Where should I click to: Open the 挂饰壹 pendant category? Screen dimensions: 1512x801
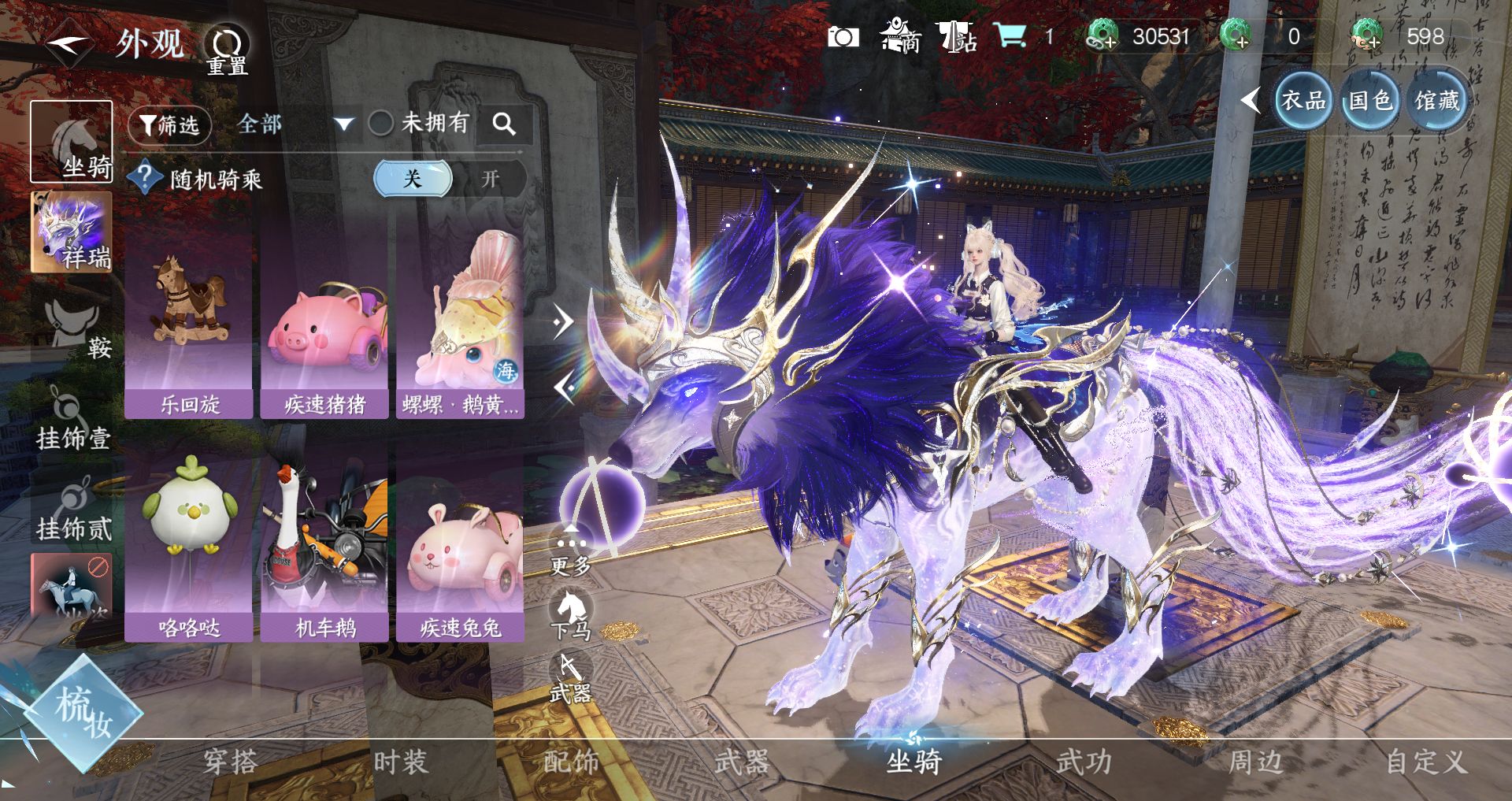72,421
